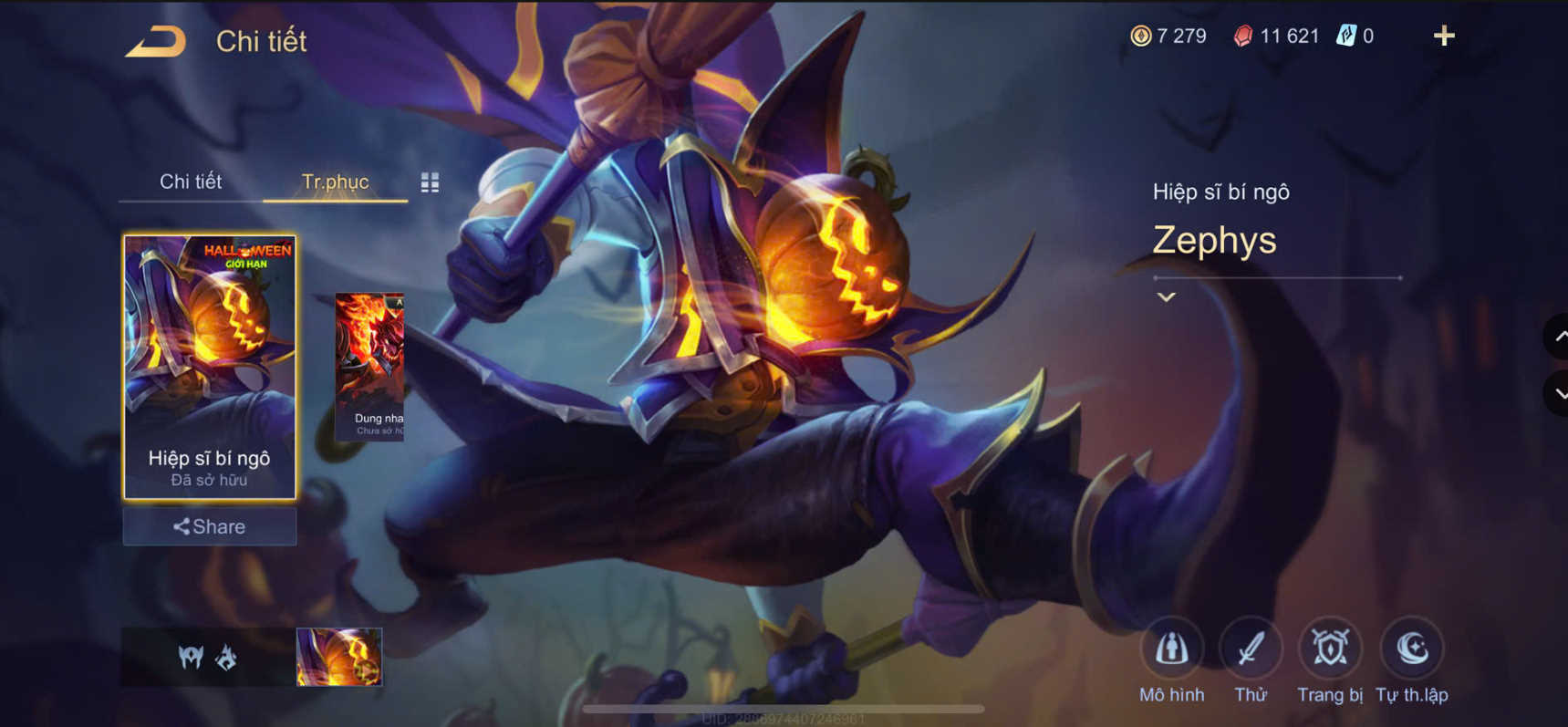
Task: Select Zephys's first class role icon
Action: pyautogui.click(x=190, y=659)
